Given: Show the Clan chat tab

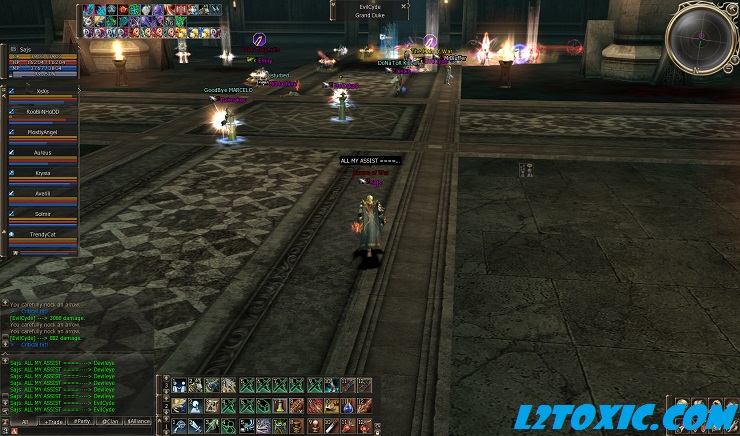Looking at the screenshot, I should point(109,422).
